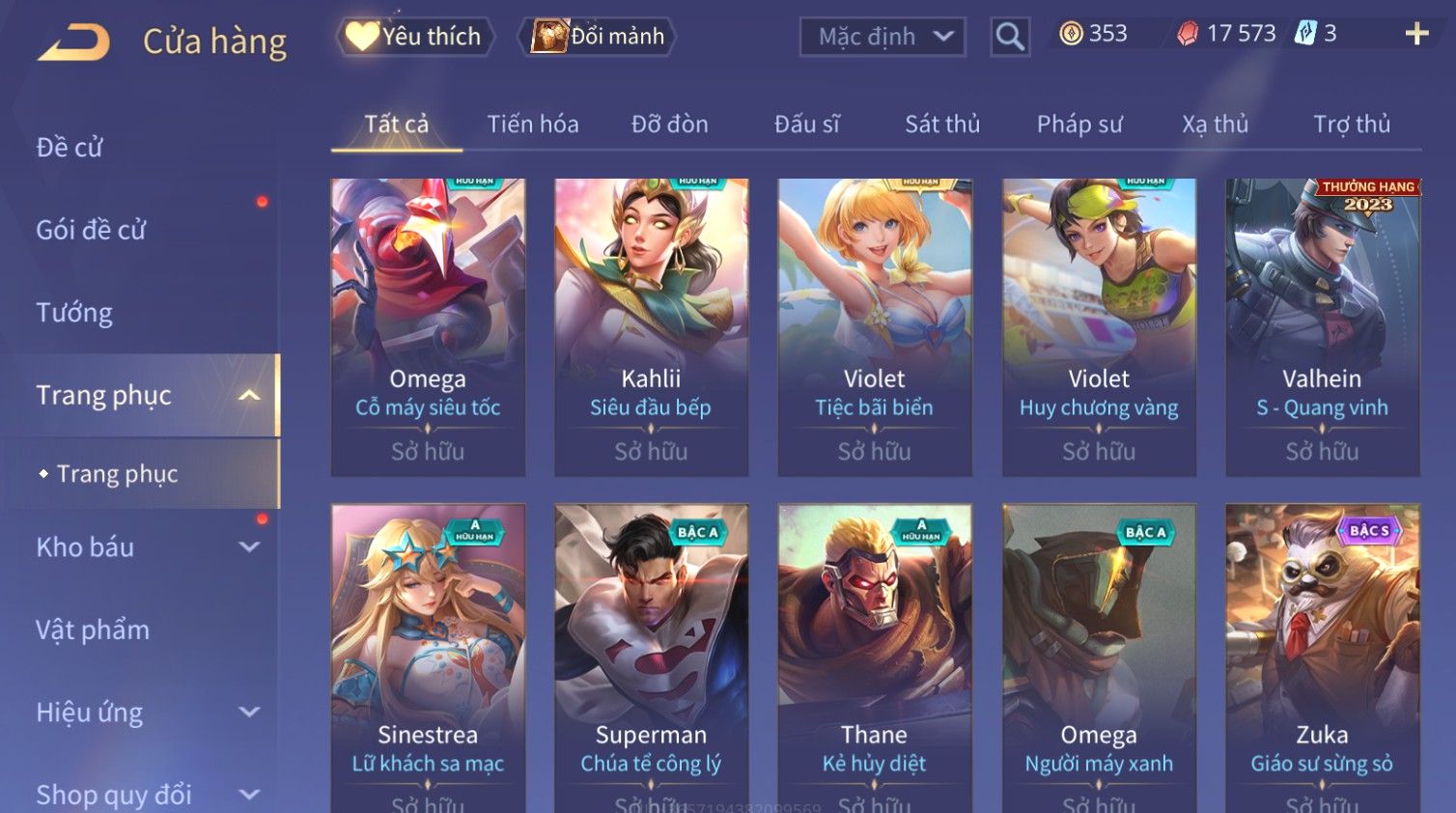Viewport: 1456px width, 813px height.
Task: Choose the Valhein S - Quang vinh skin
Action: point(1322,326)
